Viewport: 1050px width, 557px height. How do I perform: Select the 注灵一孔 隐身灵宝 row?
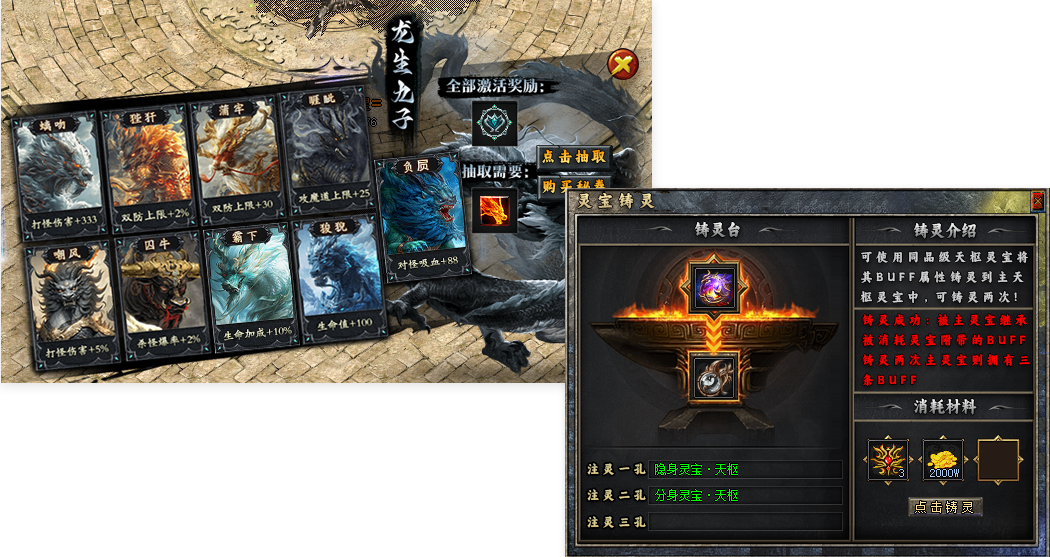pyautogui.click(x=745, y=469)
